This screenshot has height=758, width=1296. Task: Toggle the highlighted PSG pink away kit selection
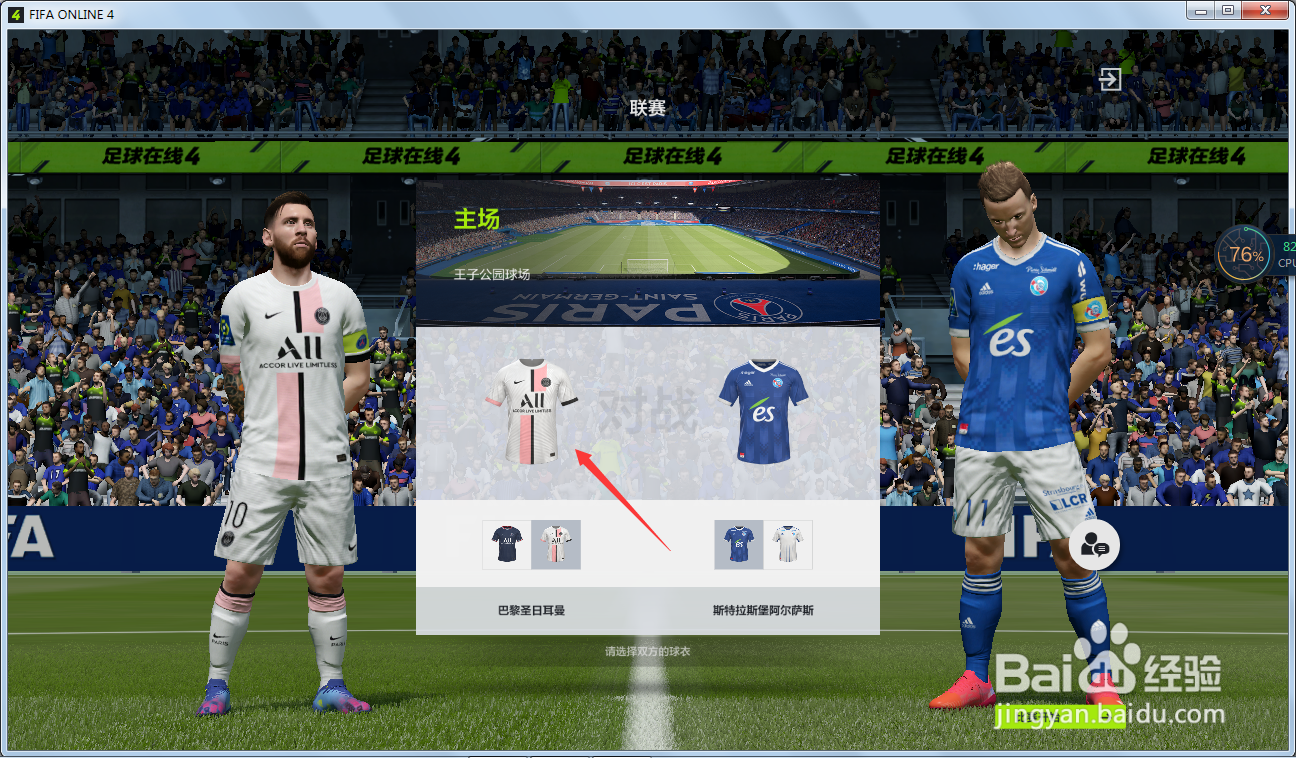(556, 545)
